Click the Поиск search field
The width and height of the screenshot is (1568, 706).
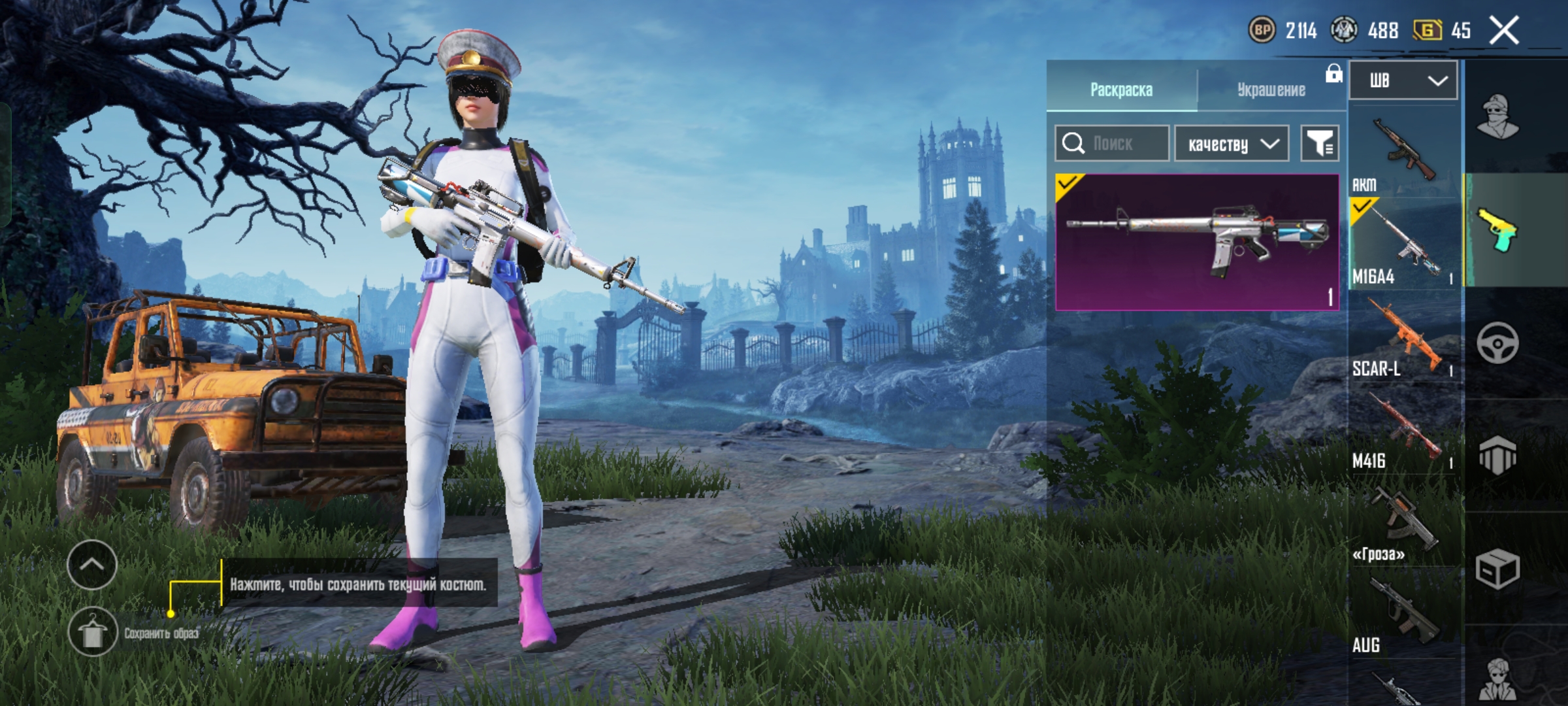coord(1113,143)
